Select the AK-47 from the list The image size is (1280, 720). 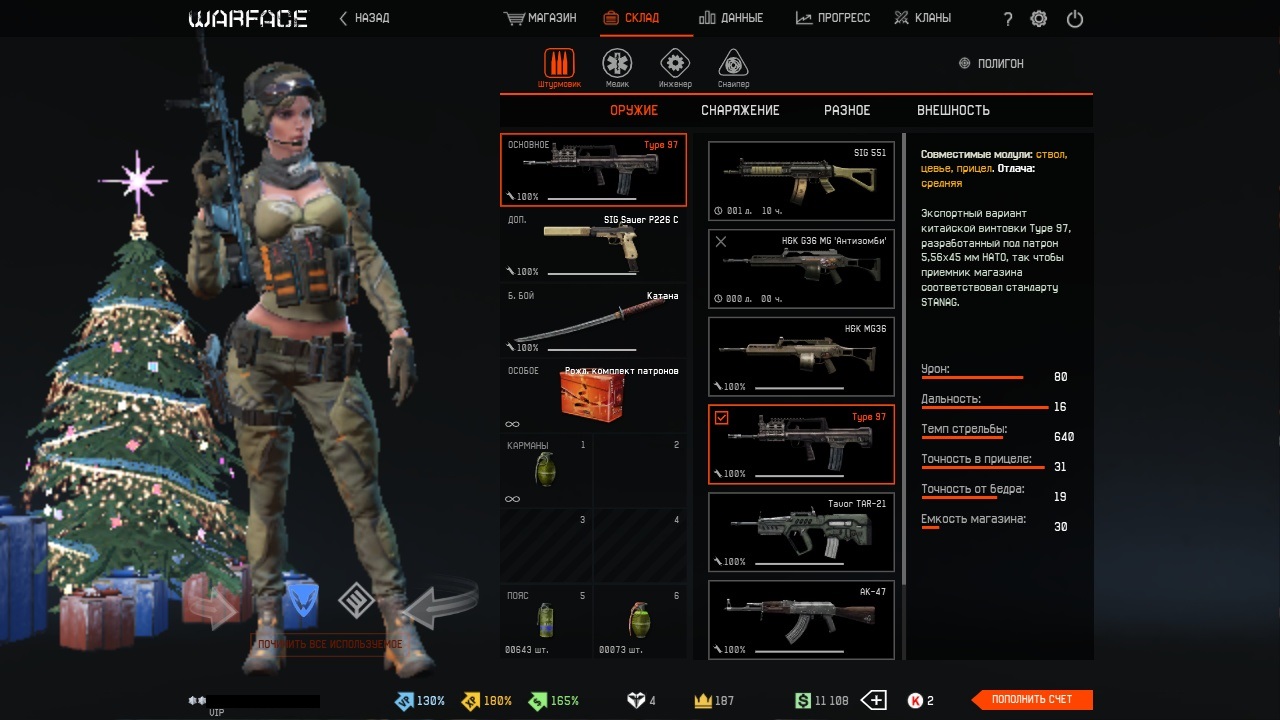click(801, 620)
